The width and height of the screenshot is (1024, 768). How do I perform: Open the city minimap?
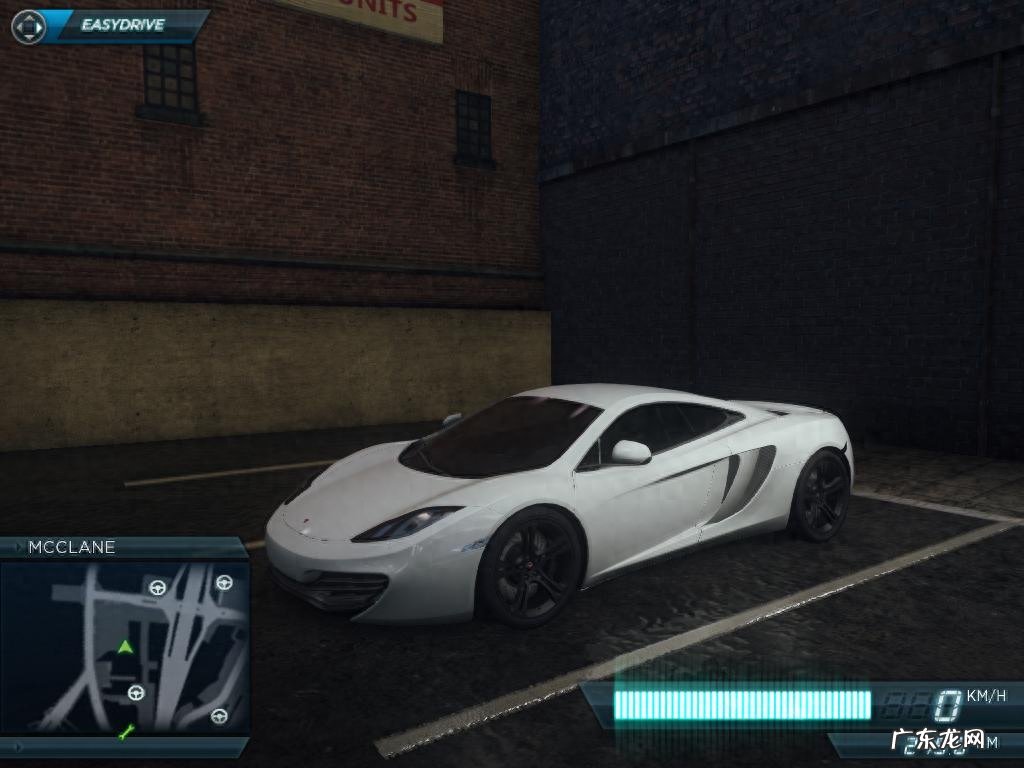click(124, 646)
